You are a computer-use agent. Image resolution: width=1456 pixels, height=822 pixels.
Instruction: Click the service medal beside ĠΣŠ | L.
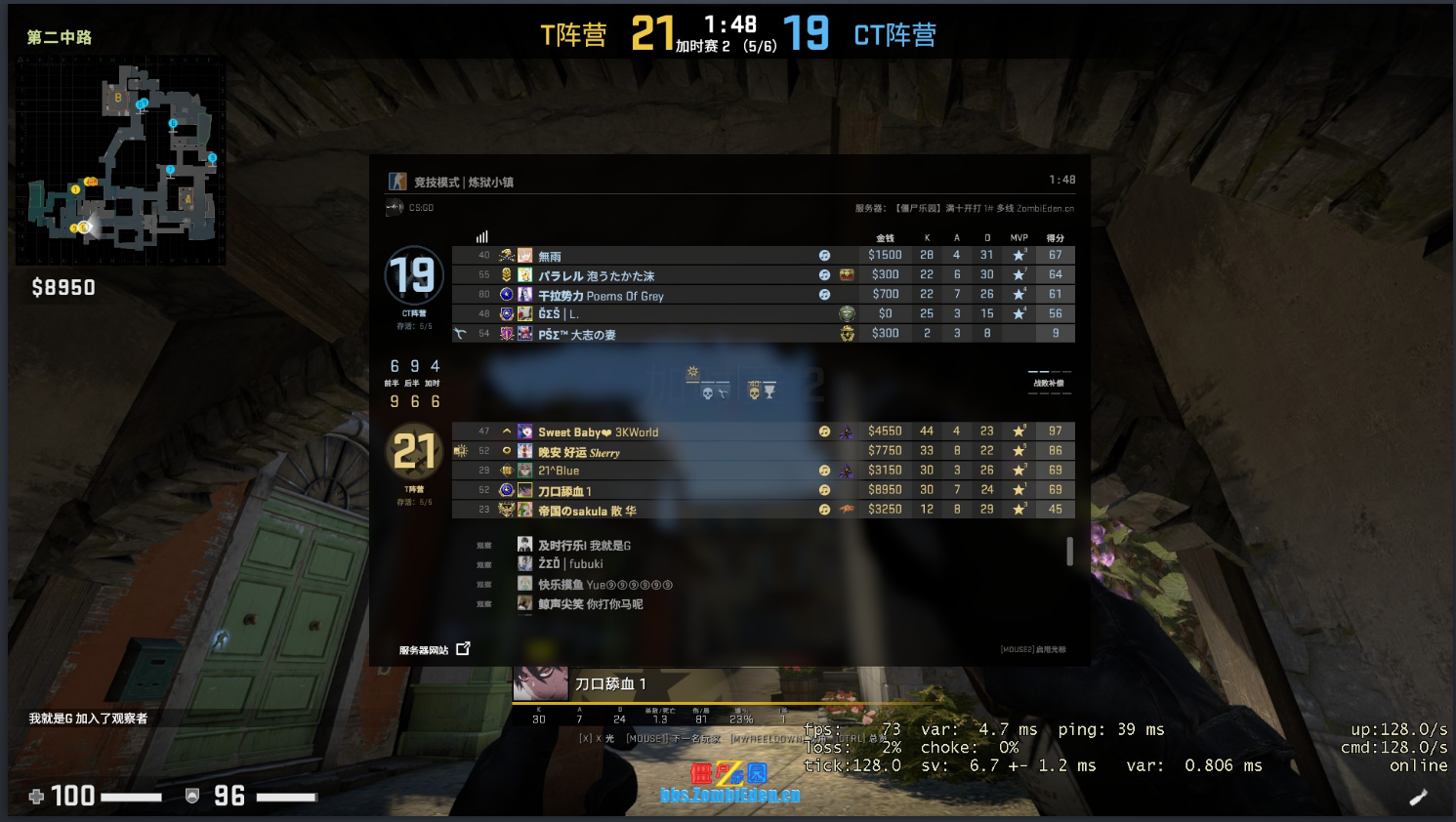[x=847, y=313]
